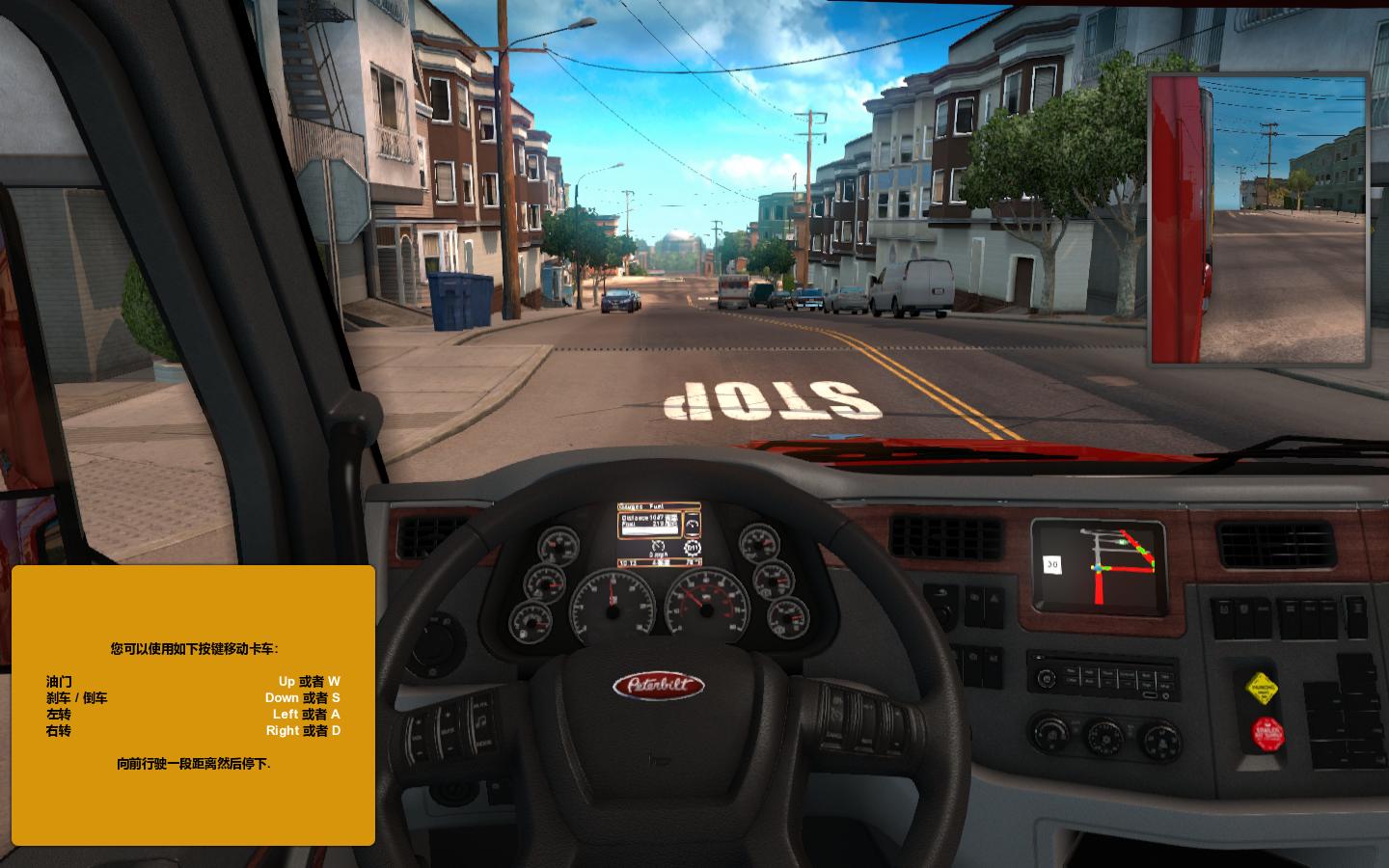
Task: Click the power knob on the radio unit
Action: click(1047, 677)
